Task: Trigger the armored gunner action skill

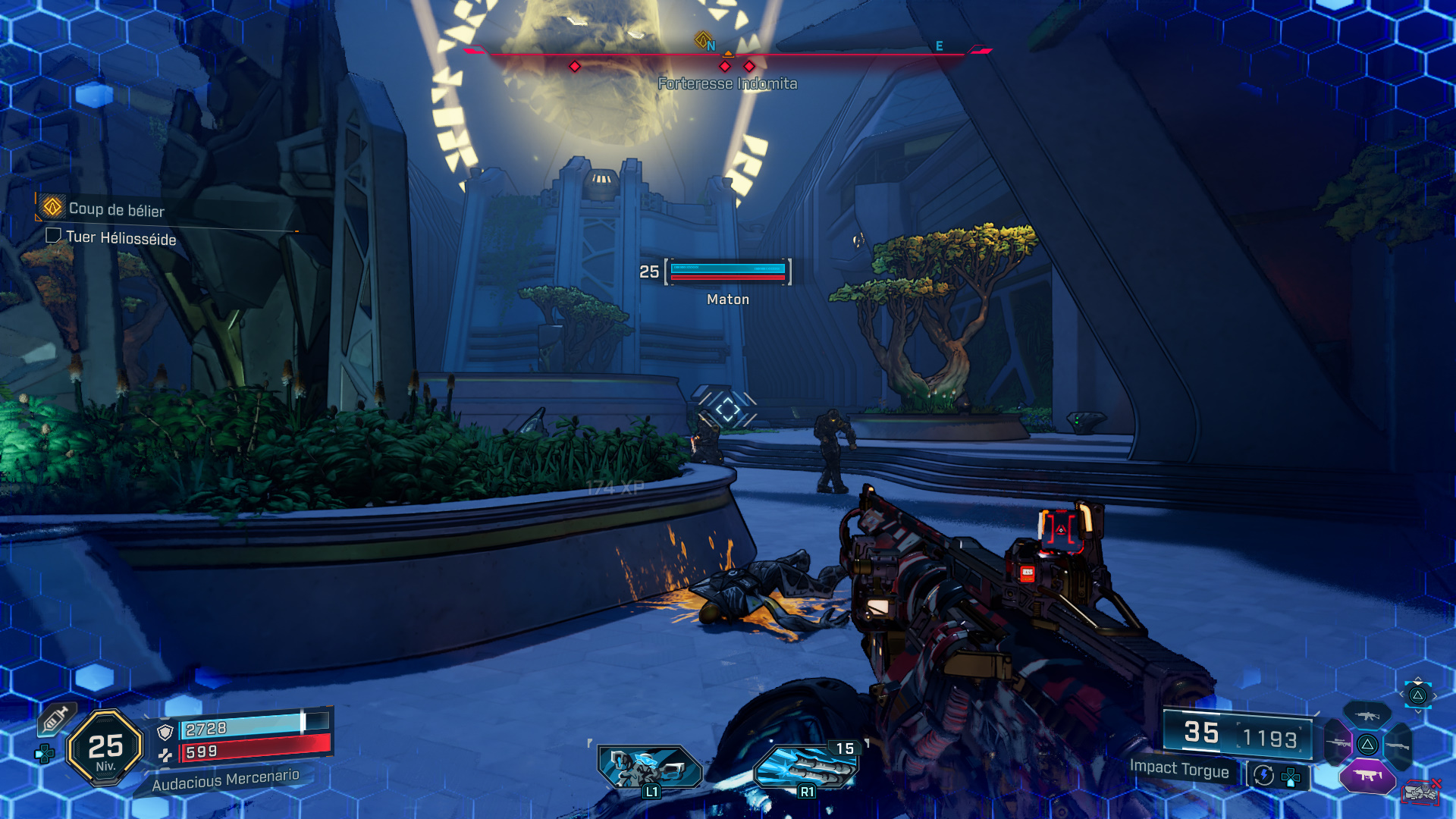Action: [650, 767]
